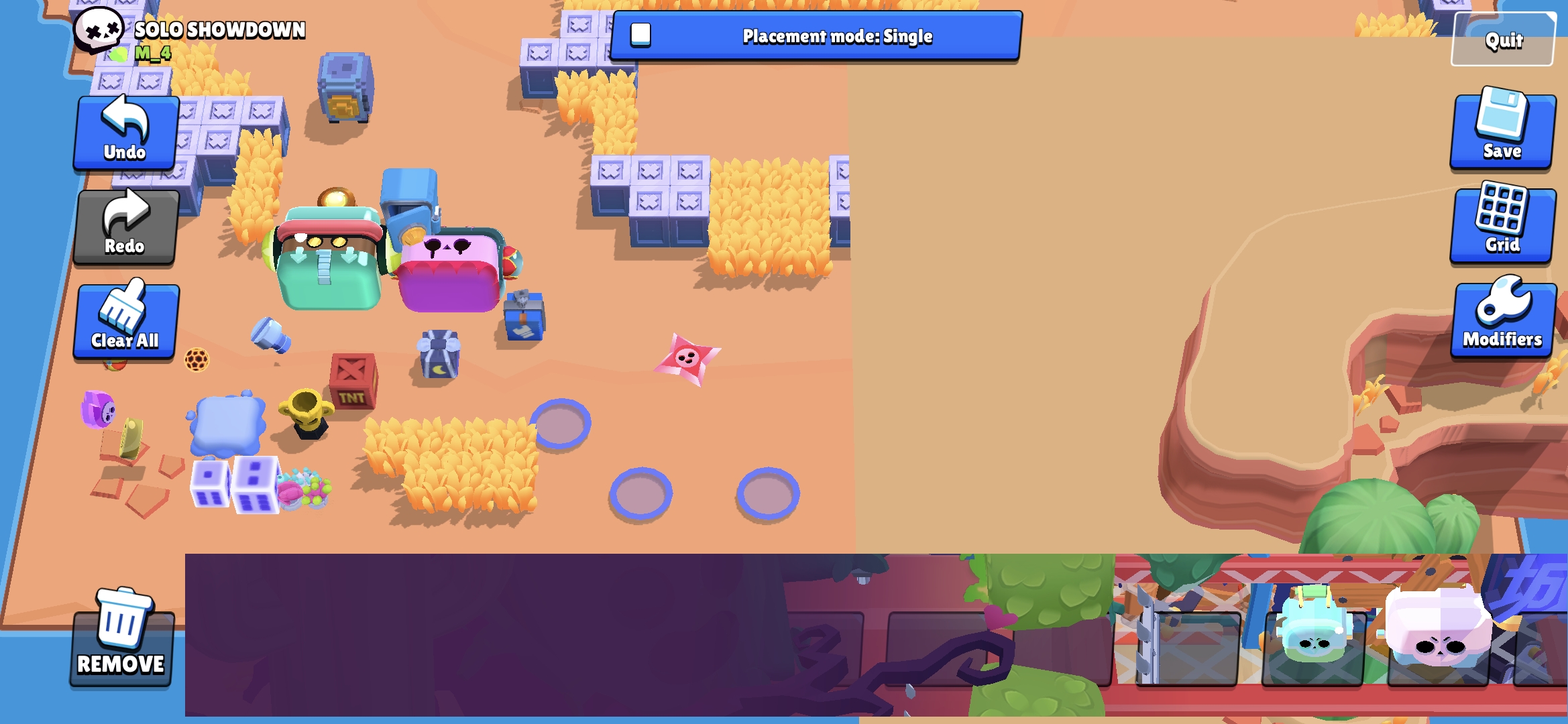Toggle the Placement mode checkbox

tap(640, 37)
